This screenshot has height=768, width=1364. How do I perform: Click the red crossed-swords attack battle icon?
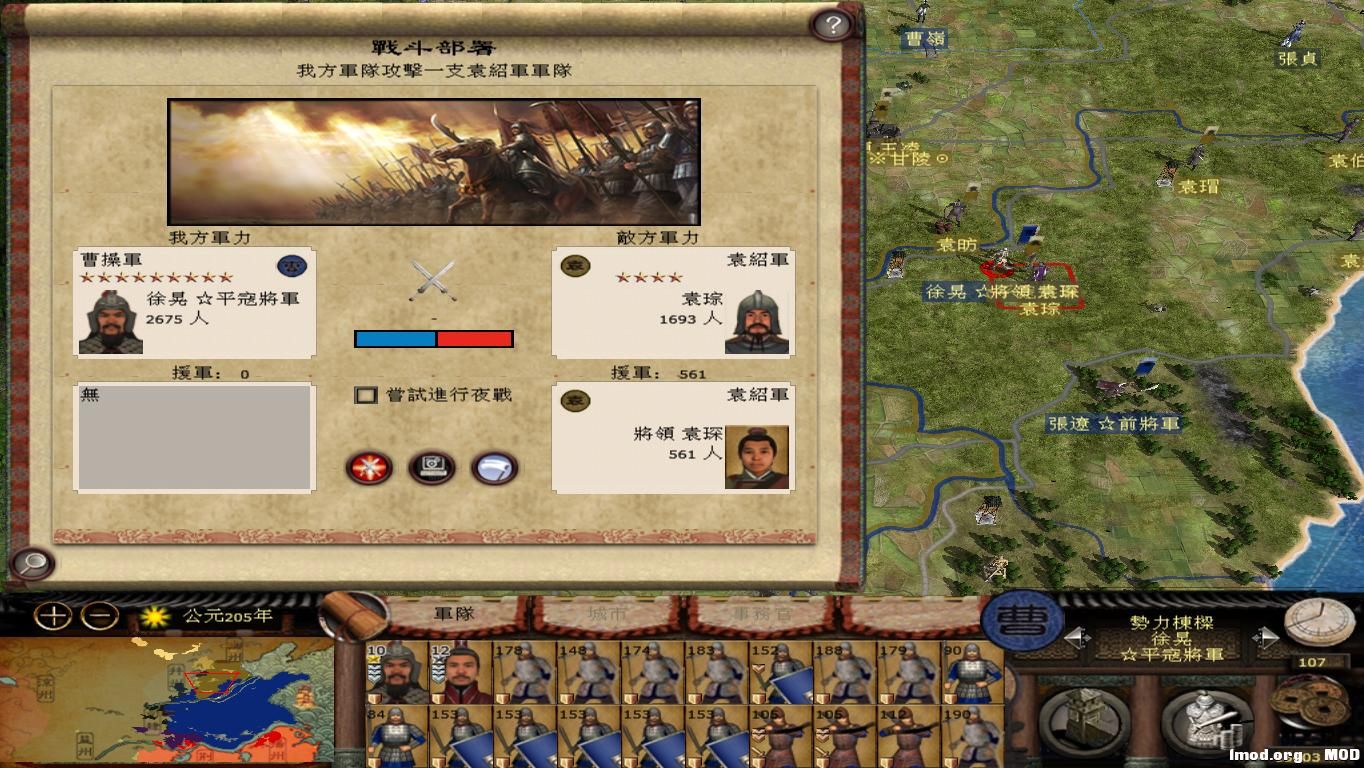pos(370,468)
